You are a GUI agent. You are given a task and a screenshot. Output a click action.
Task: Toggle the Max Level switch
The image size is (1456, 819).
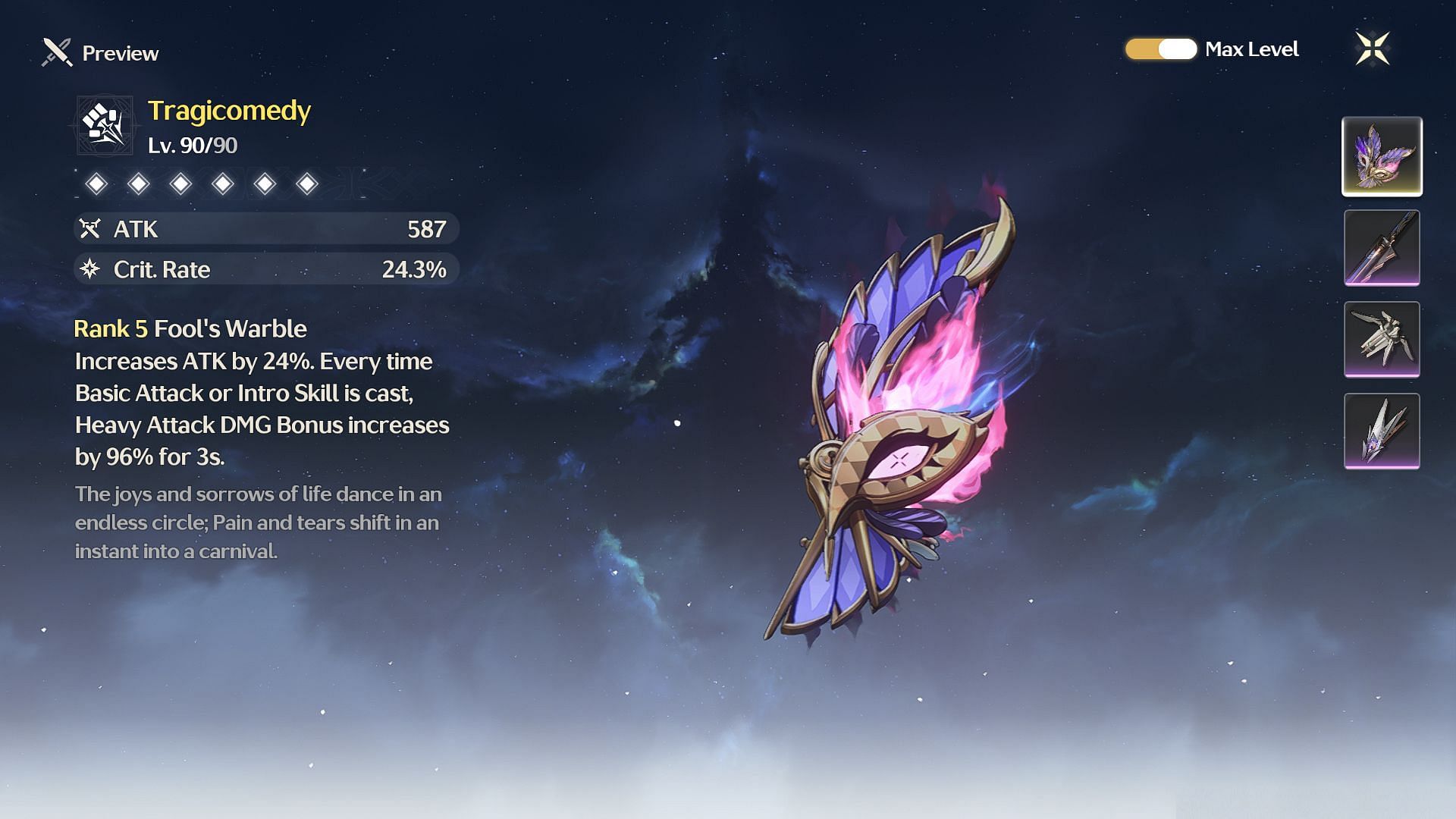click(1160, 49)
